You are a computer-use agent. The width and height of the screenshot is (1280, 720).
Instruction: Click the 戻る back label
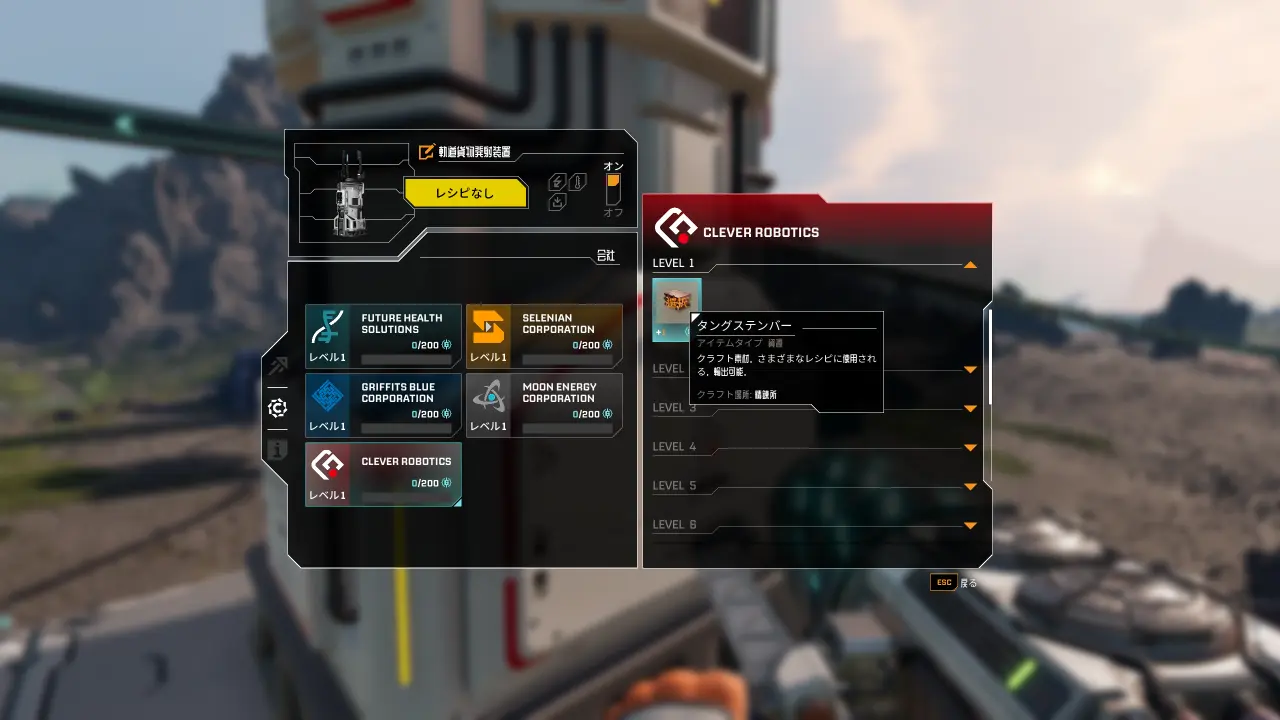coord(968,582)
